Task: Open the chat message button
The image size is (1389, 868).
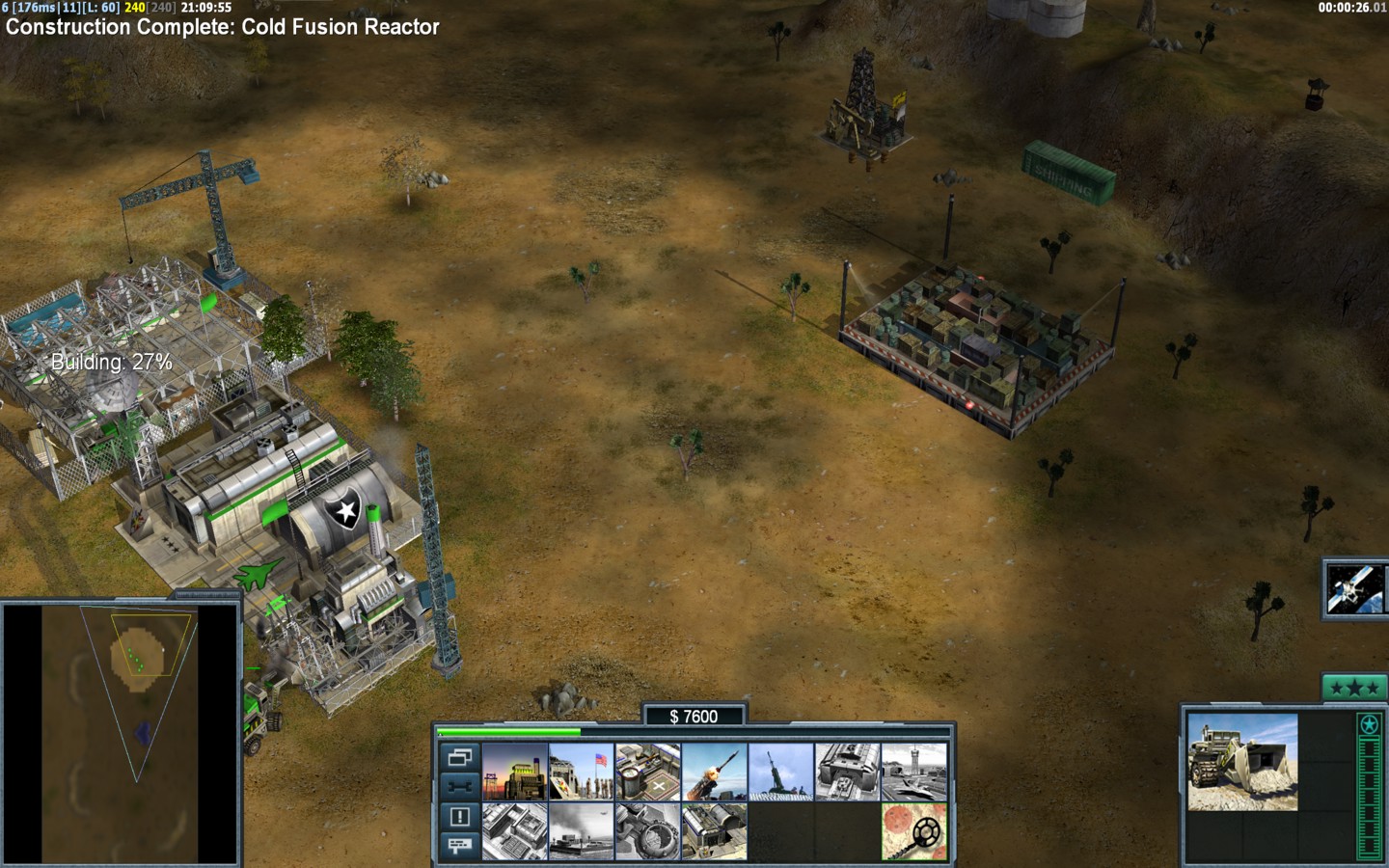Action: coord(460,846)
